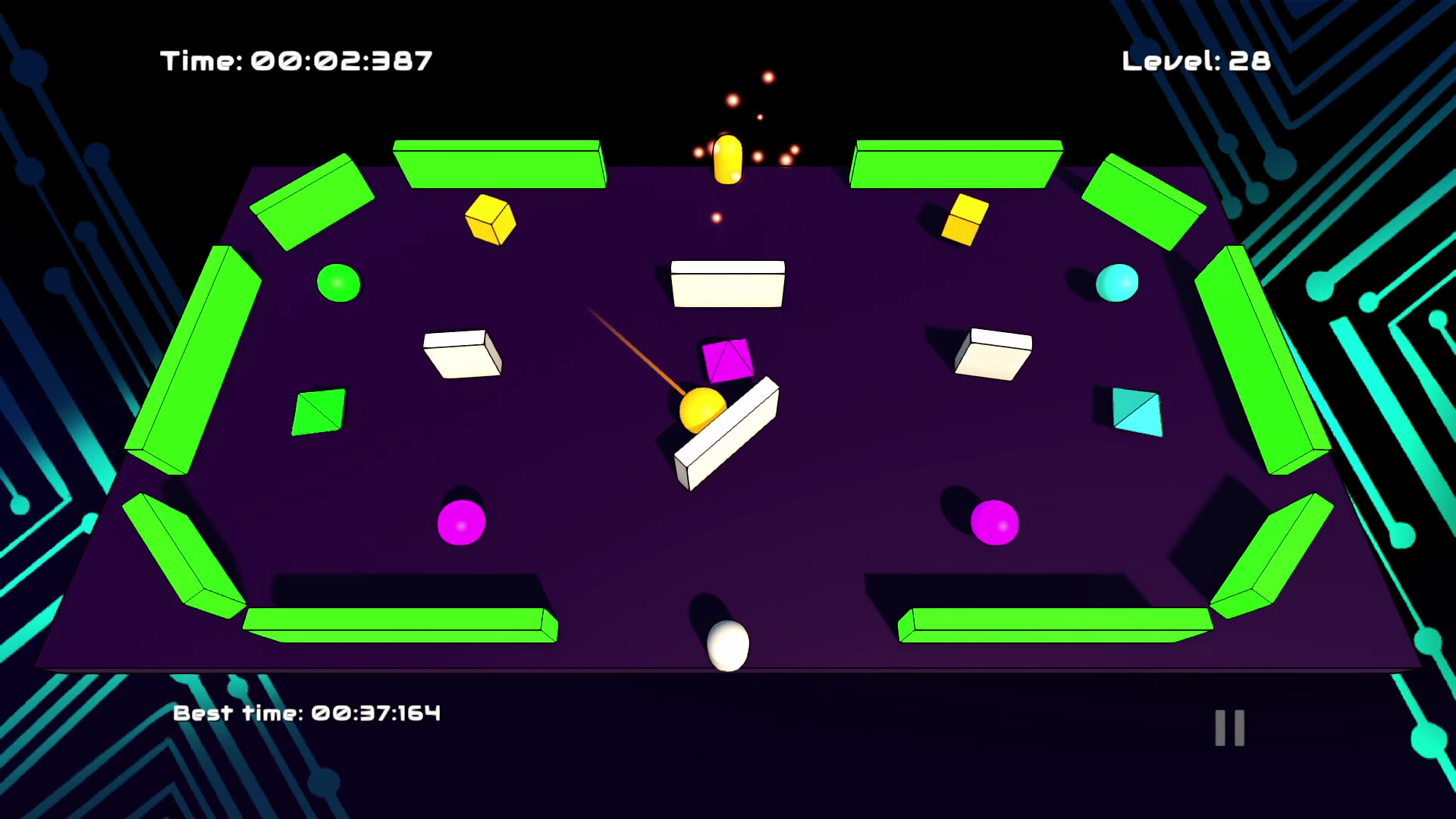Image resolution: width=1456 pixels, height=819 pixels.
Task: Open the Time display at the top left
Action: tap(296, 61)
